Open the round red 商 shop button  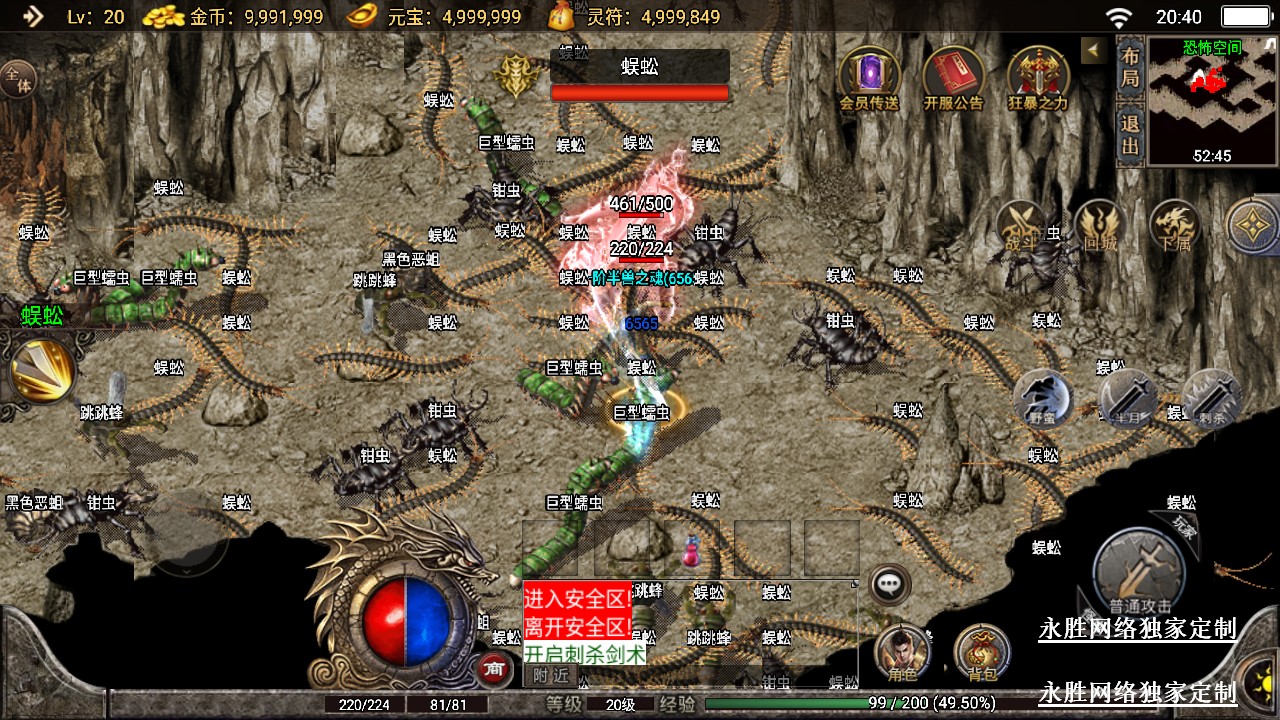(x=492, y=668)
